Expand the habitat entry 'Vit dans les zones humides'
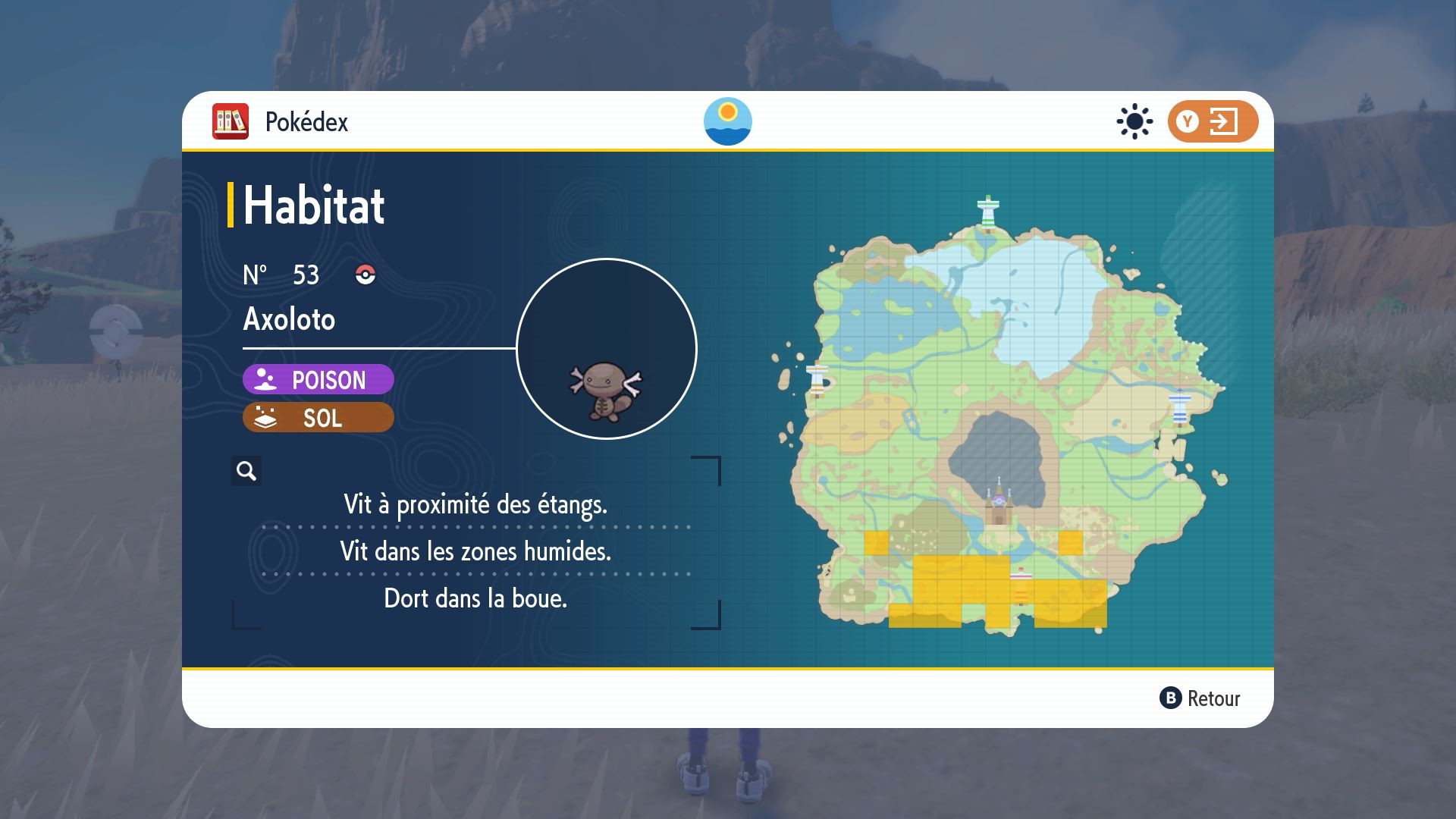This screenshot has width=1456, height=819. click(476, 552)
